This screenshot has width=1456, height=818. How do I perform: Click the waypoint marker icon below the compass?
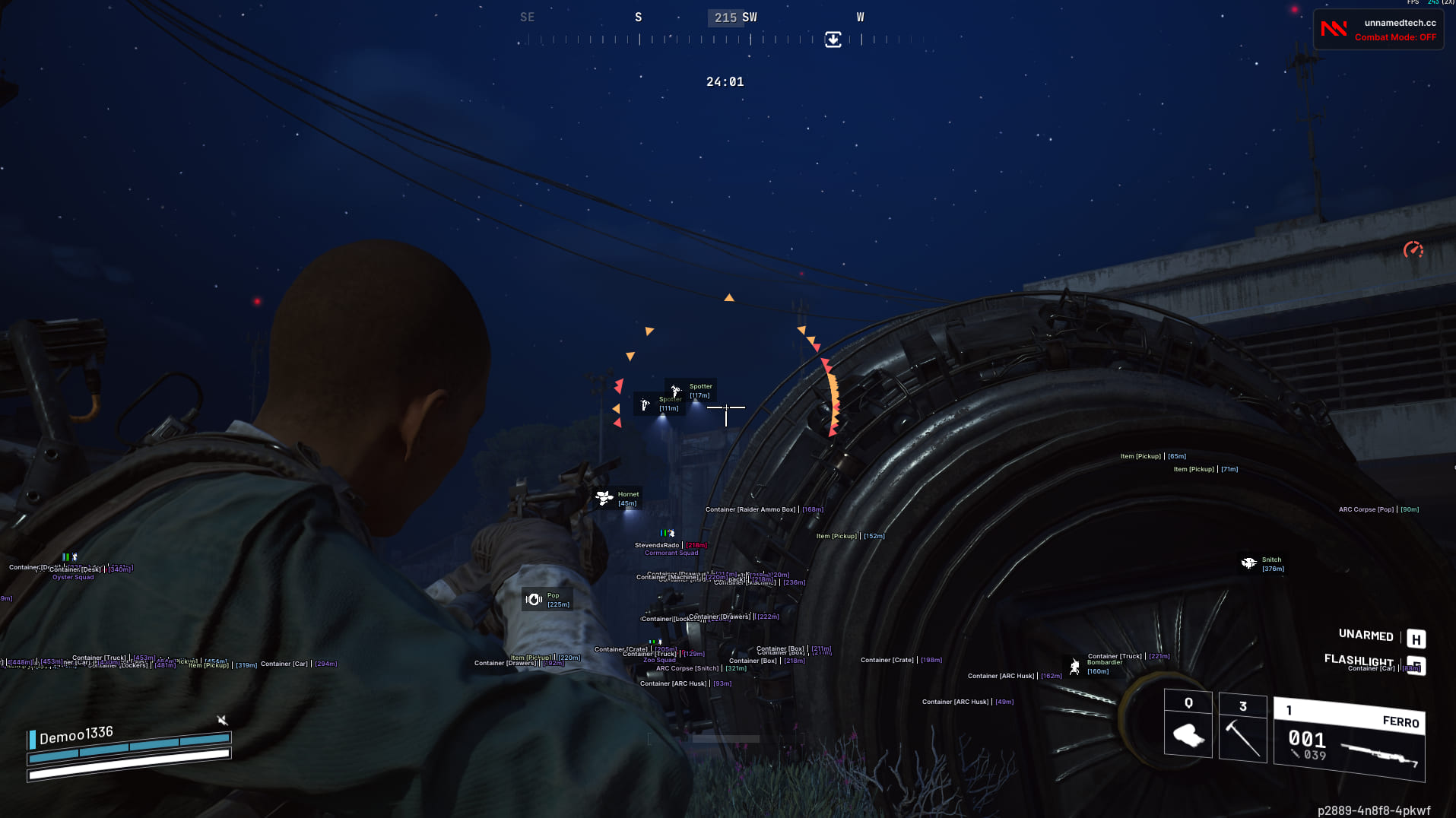[x=833, y=40]
